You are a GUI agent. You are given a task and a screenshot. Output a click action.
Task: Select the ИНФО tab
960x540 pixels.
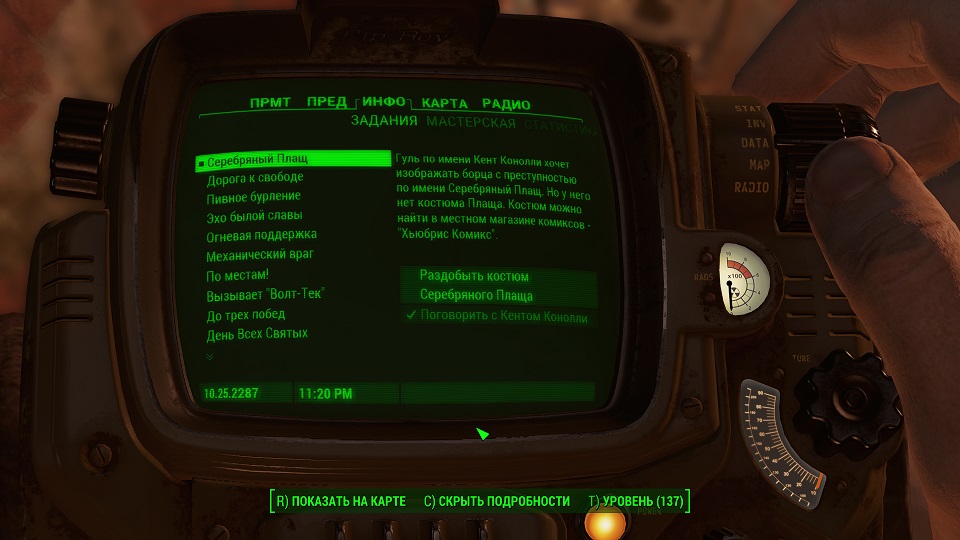click(384, 103)
